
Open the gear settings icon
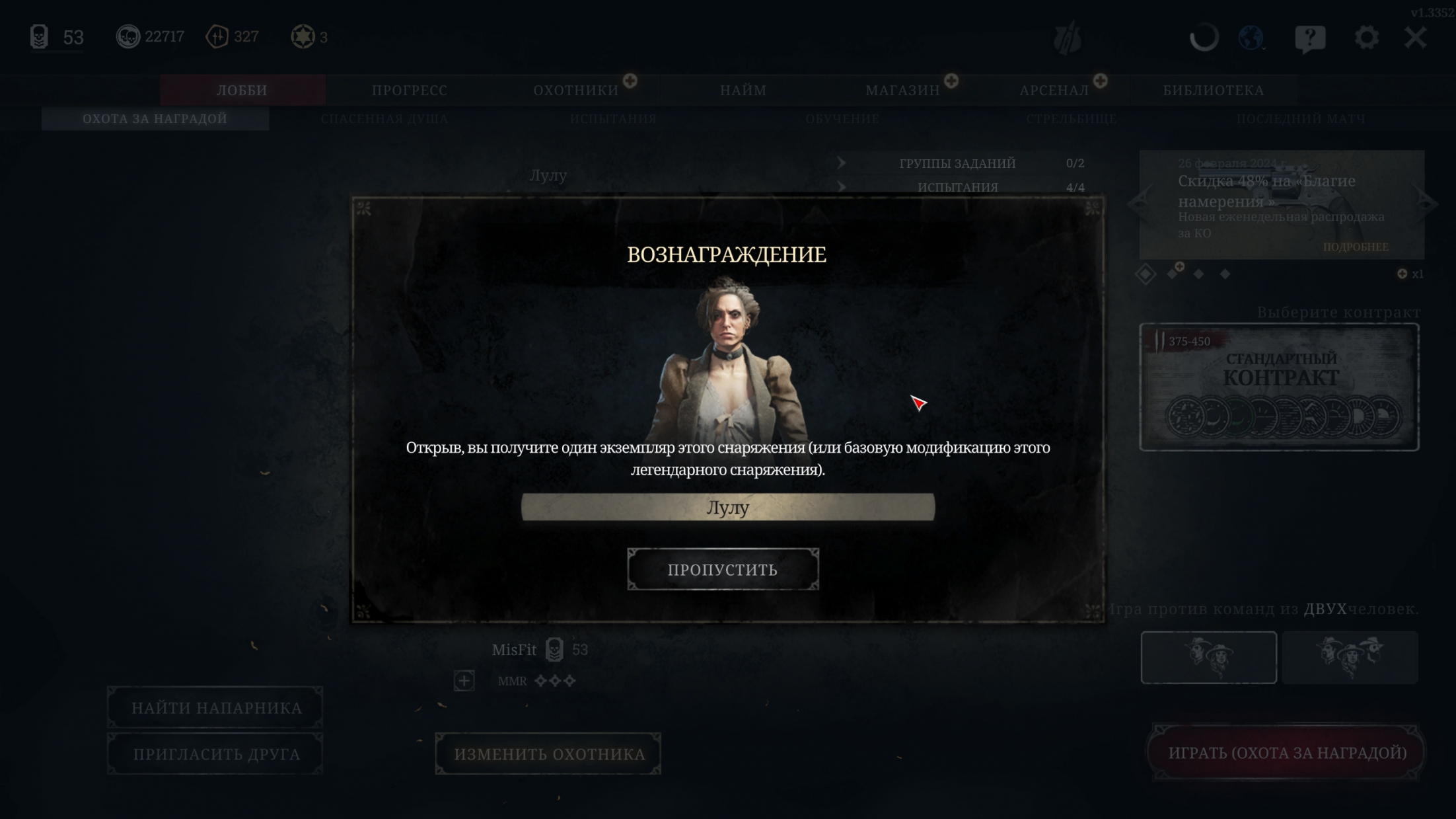coord(1366,38)
